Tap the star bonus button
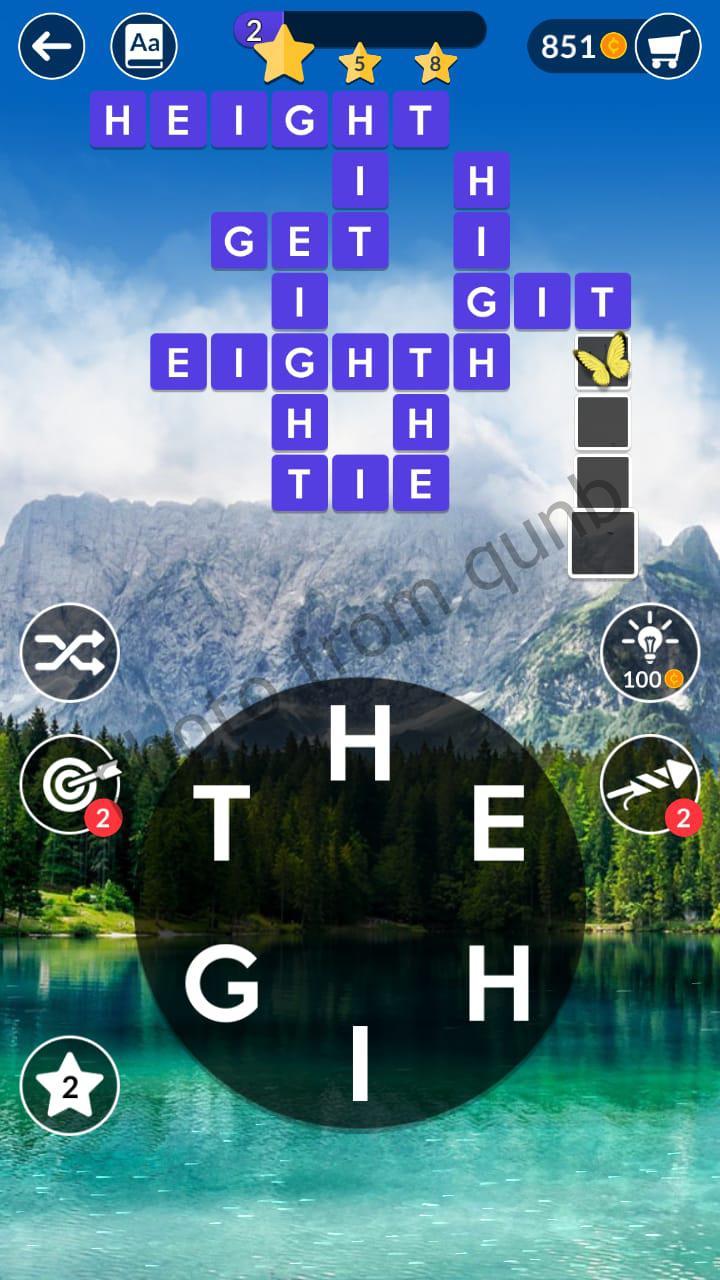 tap(69, 1085)
